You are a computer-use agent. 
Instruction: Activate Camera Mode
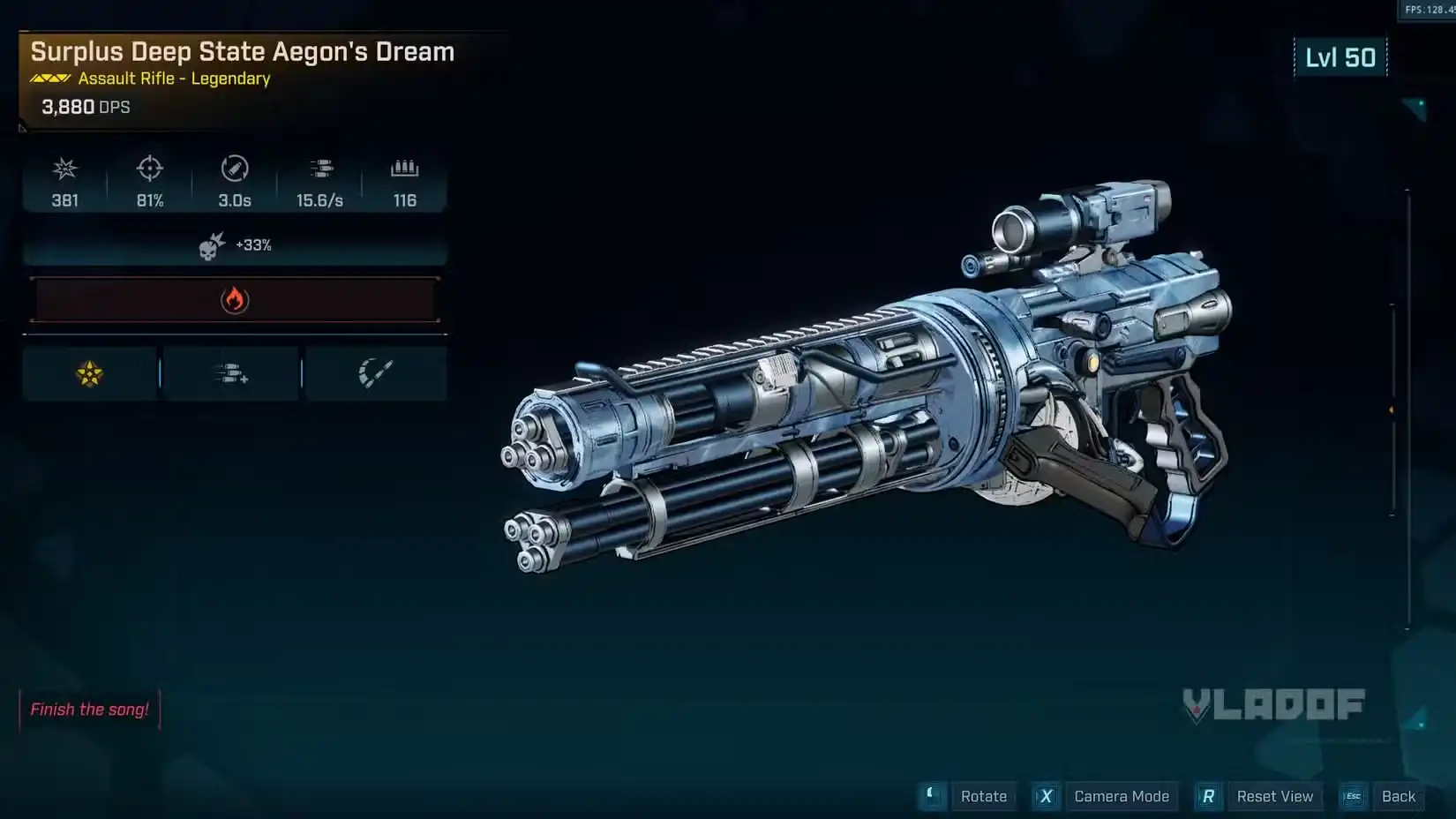pos(1122,796)
